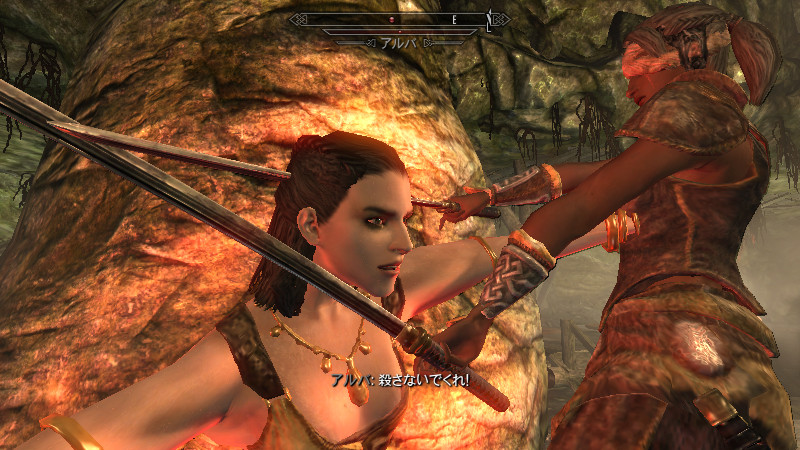Click the compass bar at the top

coord(399,19)
